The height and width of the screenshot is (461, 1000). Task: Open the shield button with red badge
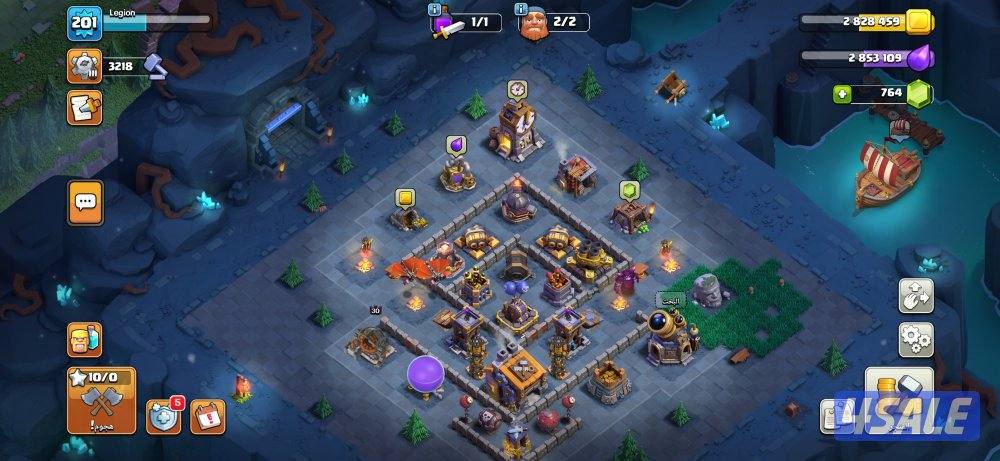click(163, 416)
